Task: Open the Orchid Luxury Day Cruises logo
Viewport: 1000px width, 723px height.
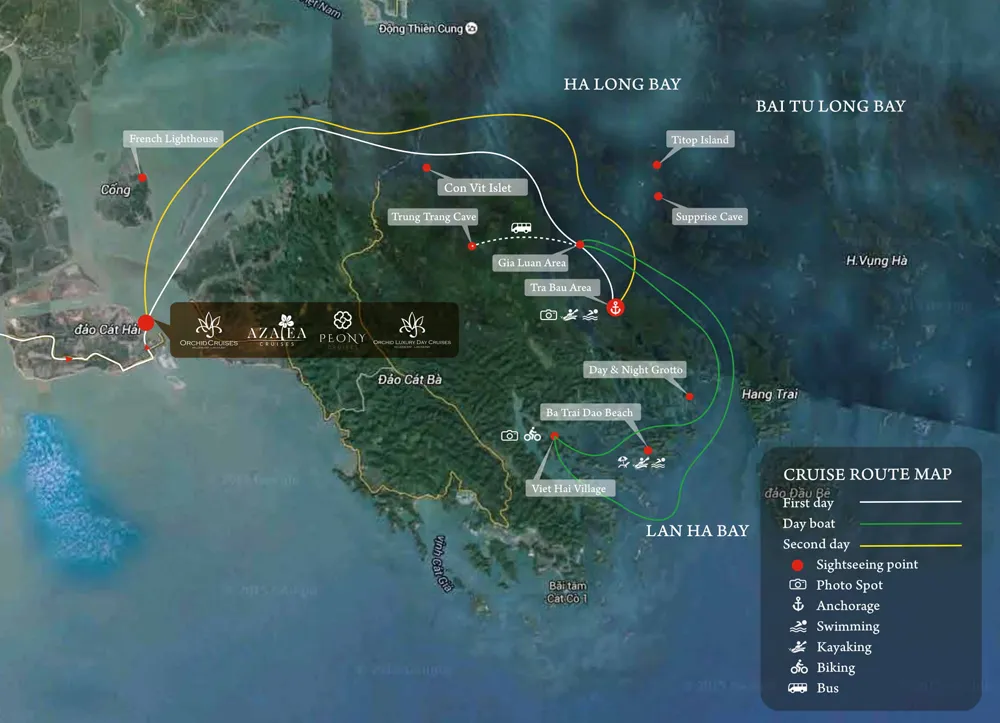Action: coord(412,330)
